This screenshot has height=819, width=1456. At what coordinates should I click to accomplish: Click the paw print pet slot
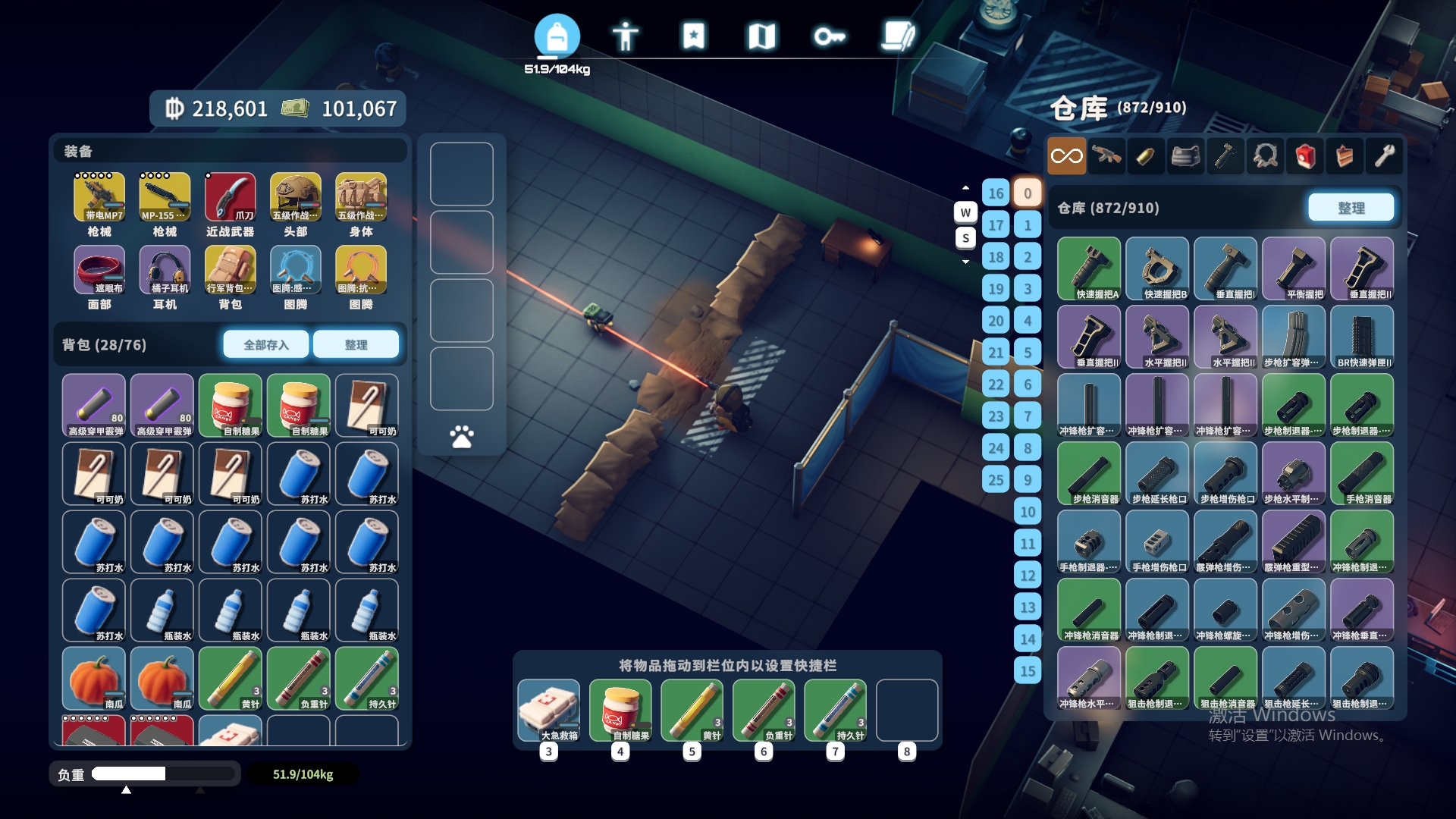point(461,436)
